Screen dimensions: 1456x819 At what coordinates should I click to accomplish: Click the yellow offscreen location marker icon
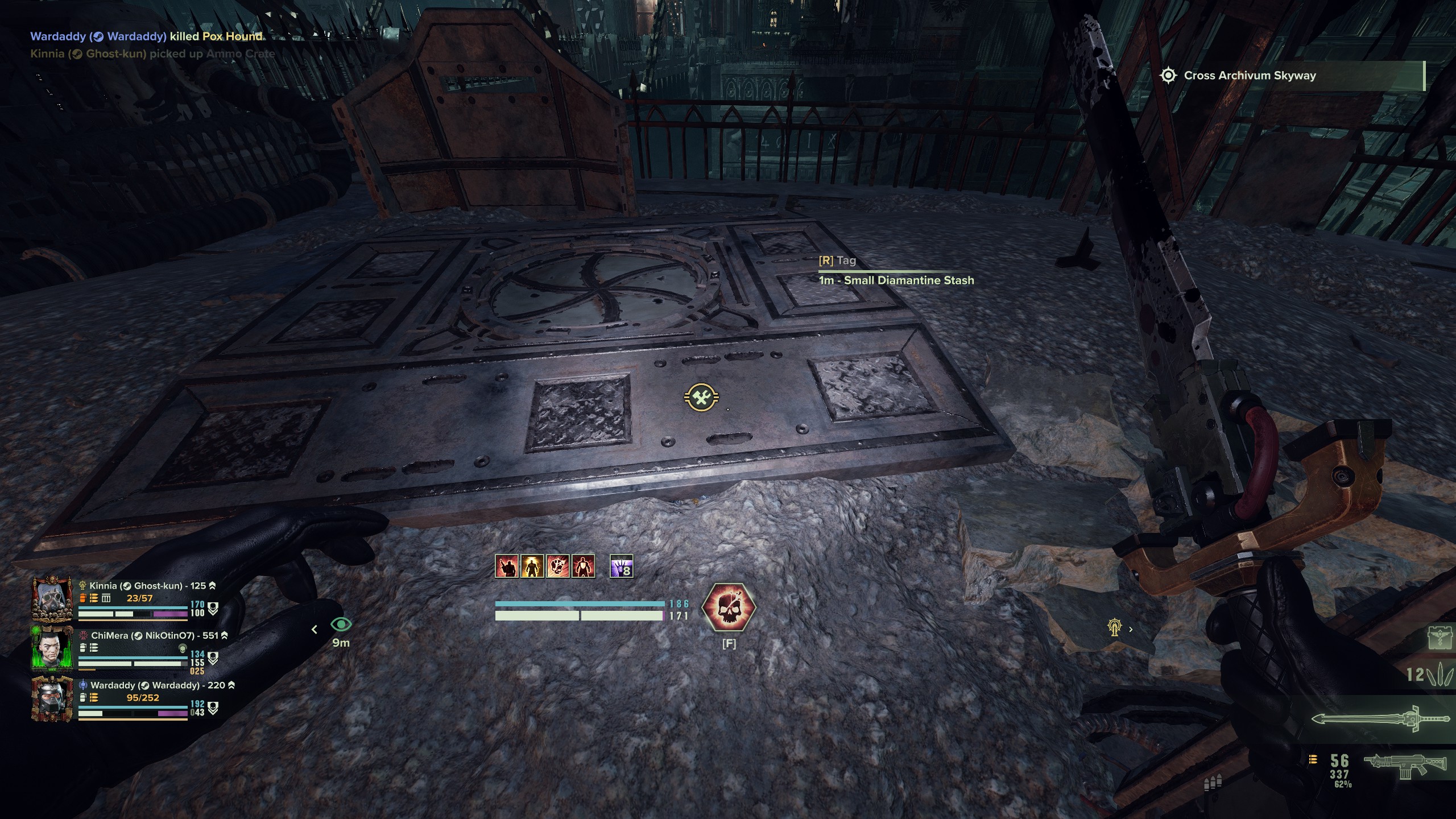(x=1114, y=628)
